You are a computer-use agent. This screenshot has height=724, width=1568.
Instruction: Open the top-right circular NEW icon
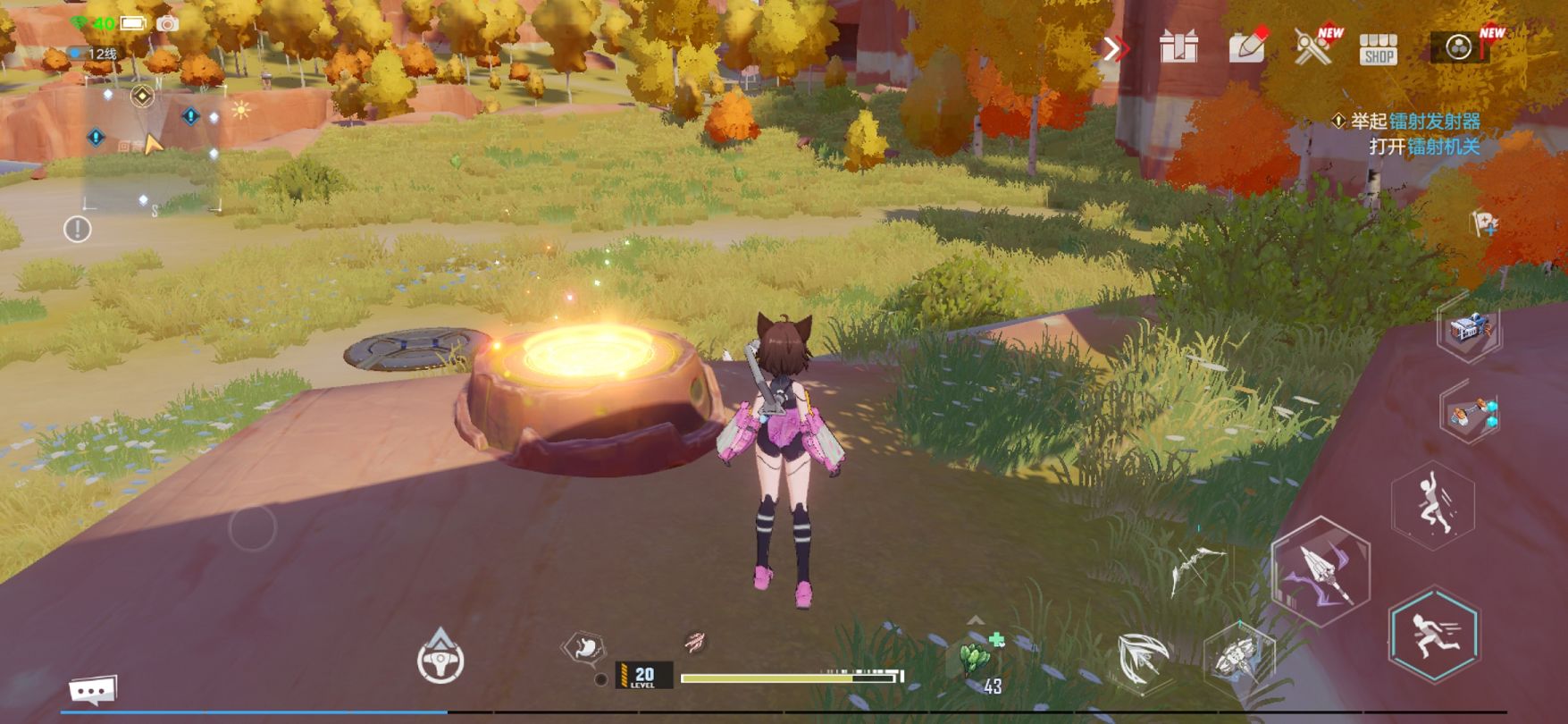1460,46
